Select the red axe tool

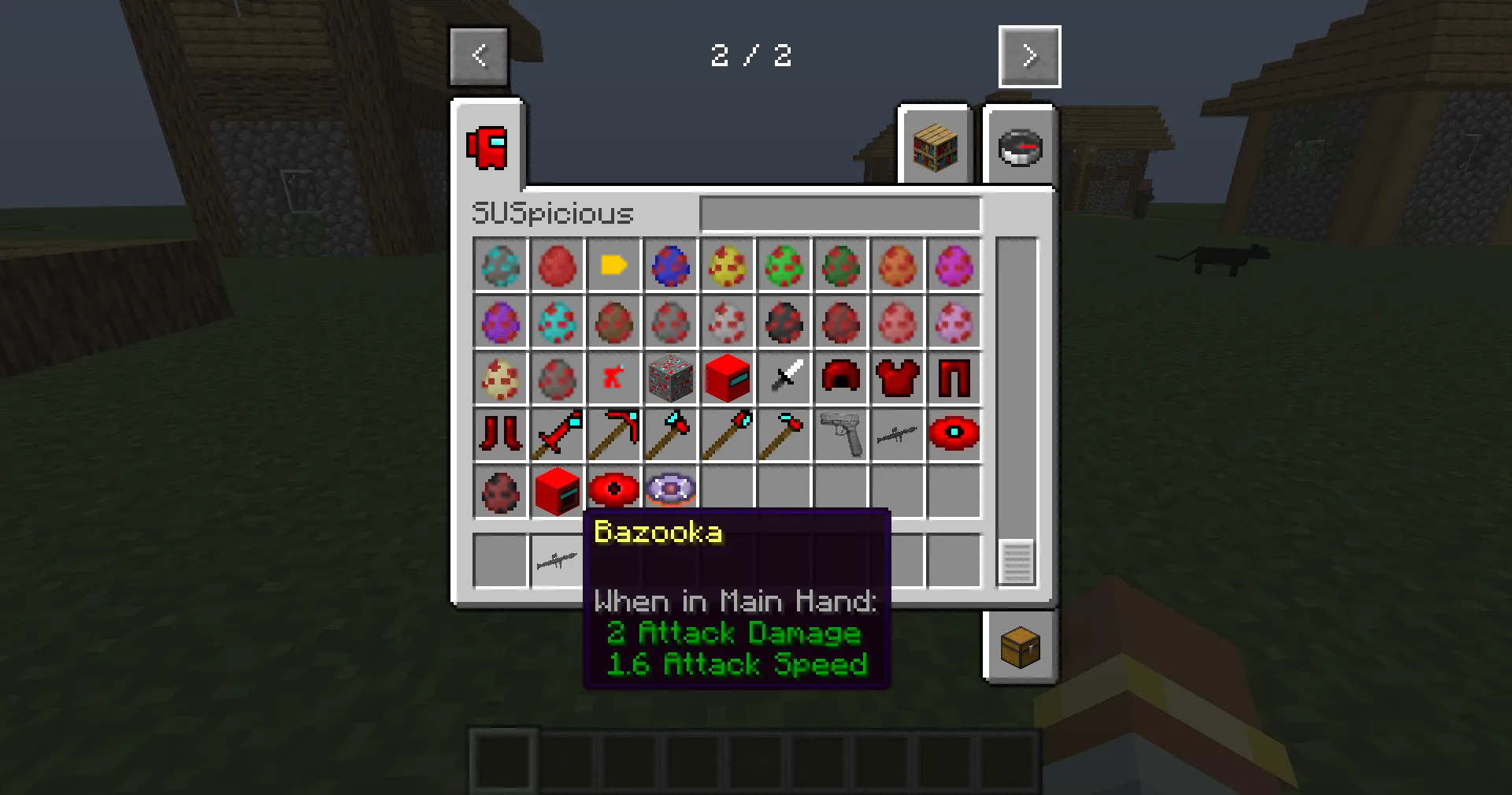point(670,434)
